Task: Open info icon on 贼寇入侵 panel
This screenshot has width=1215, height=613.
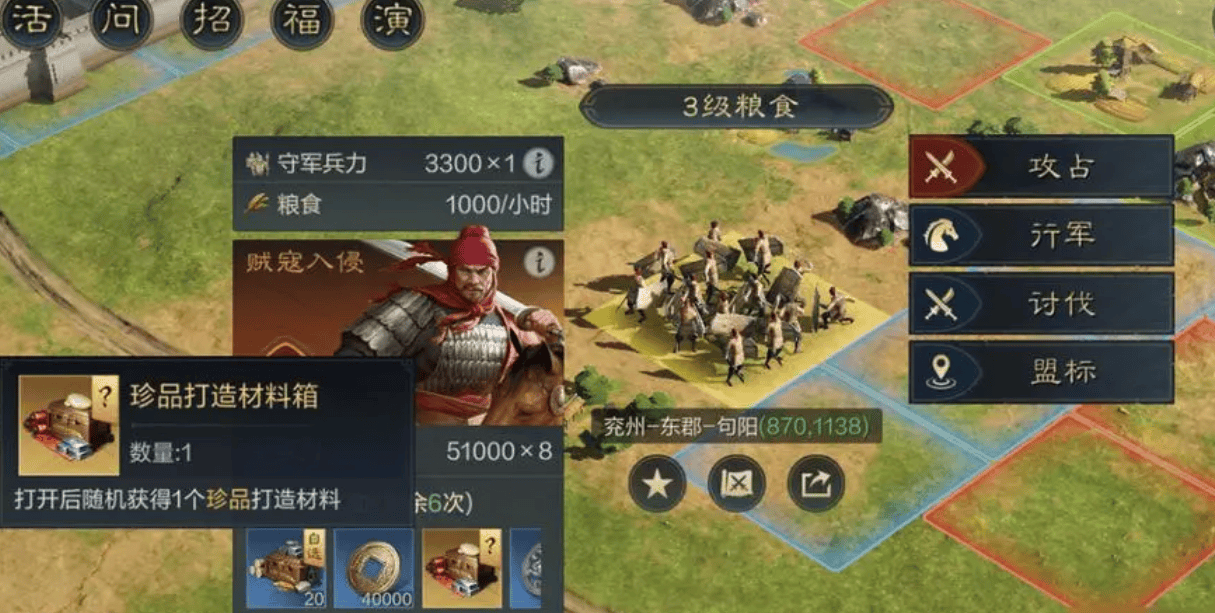Action: 539,262
